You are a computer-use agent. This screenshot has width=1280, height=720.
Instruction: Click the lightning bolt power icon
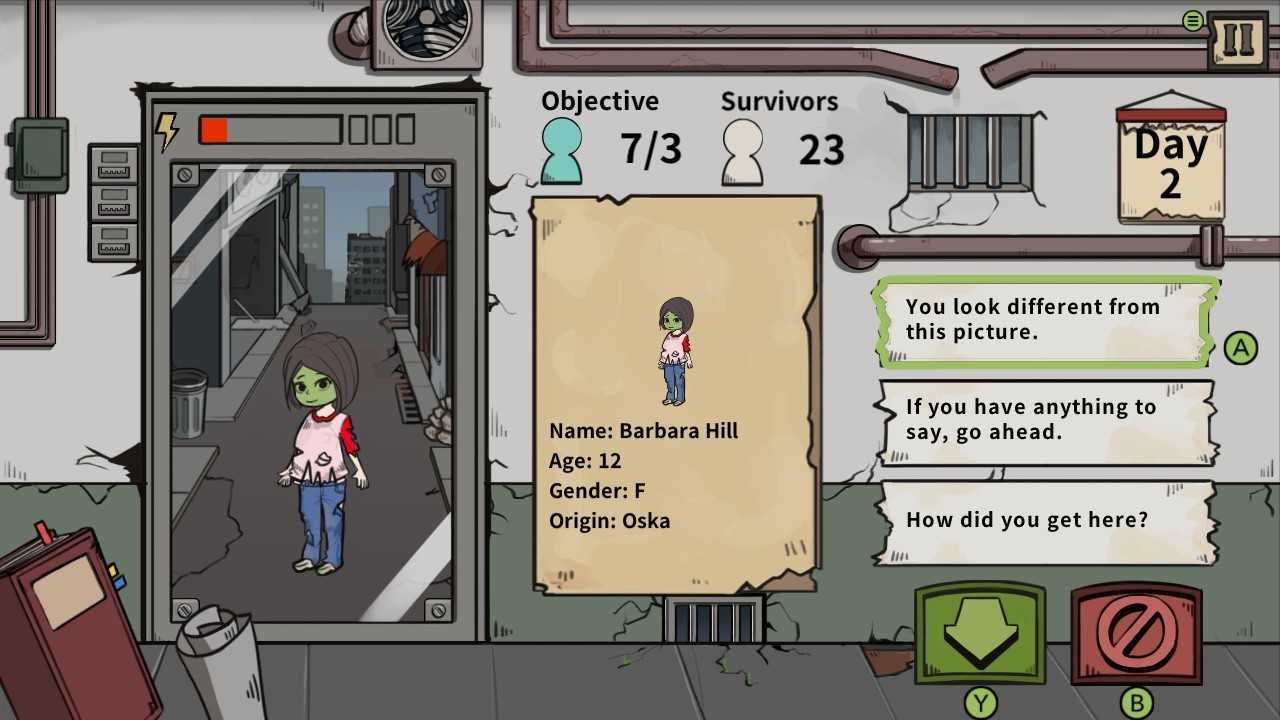[168, 128]
